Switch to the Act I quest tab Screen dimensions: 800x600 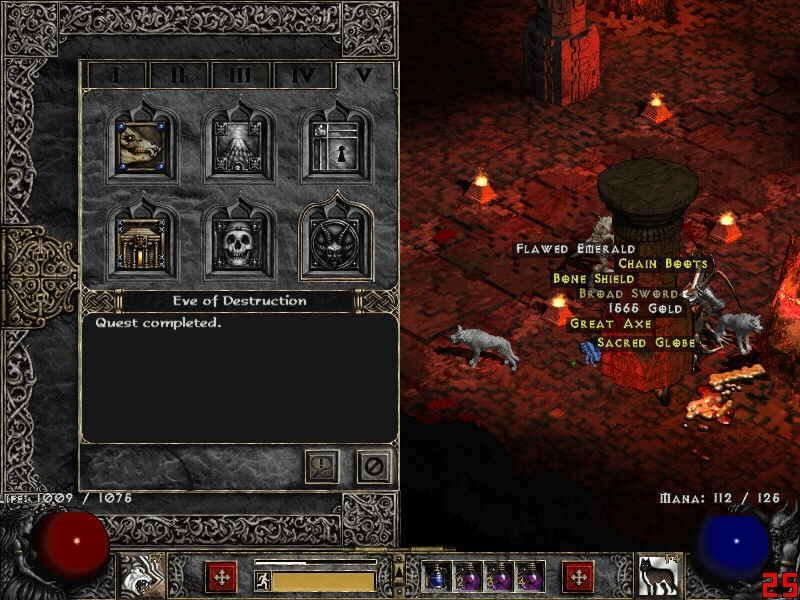tap(116, 75)
